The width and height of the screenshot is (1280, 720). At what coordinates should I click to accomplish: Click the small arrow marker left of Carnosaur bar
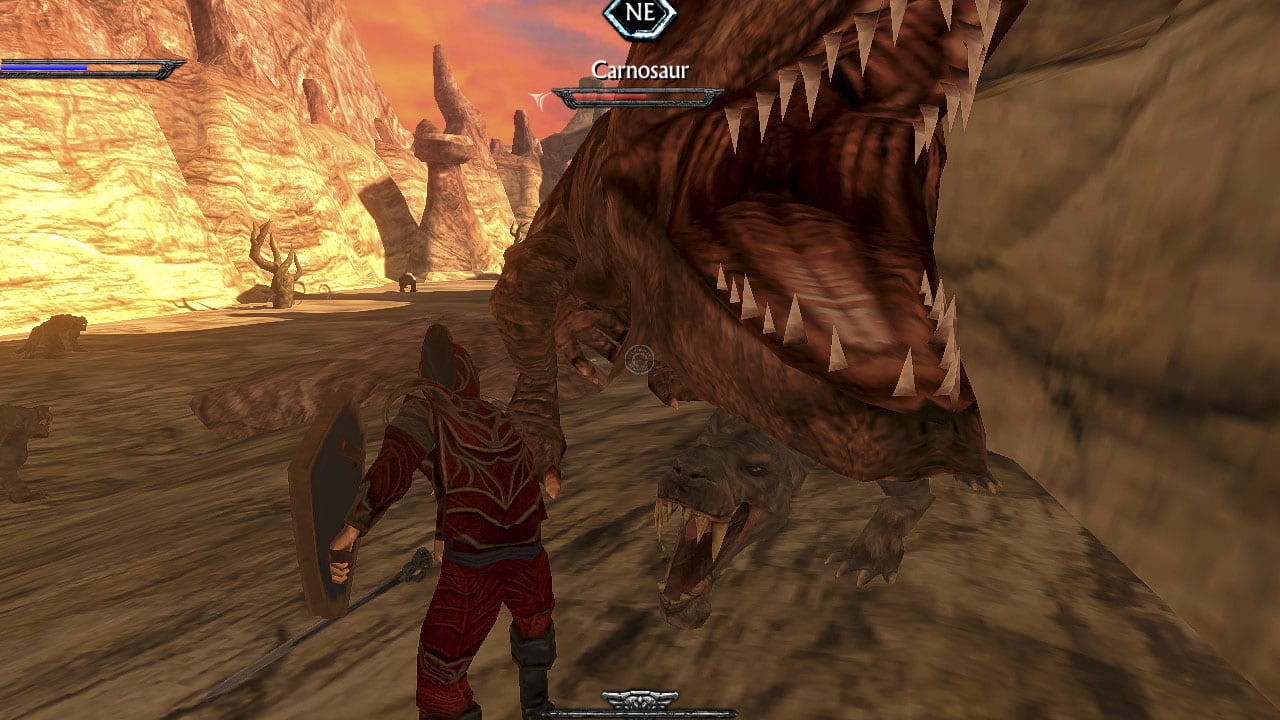pos(537,96)
